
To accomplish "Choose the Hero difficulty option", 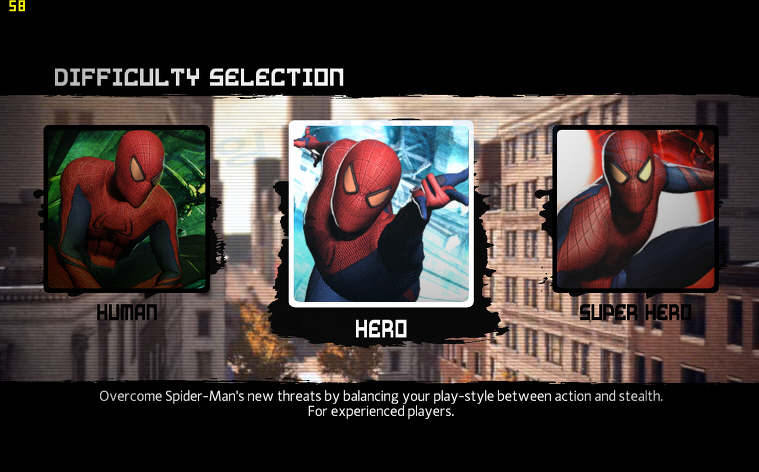I will (x=380, y=214).
